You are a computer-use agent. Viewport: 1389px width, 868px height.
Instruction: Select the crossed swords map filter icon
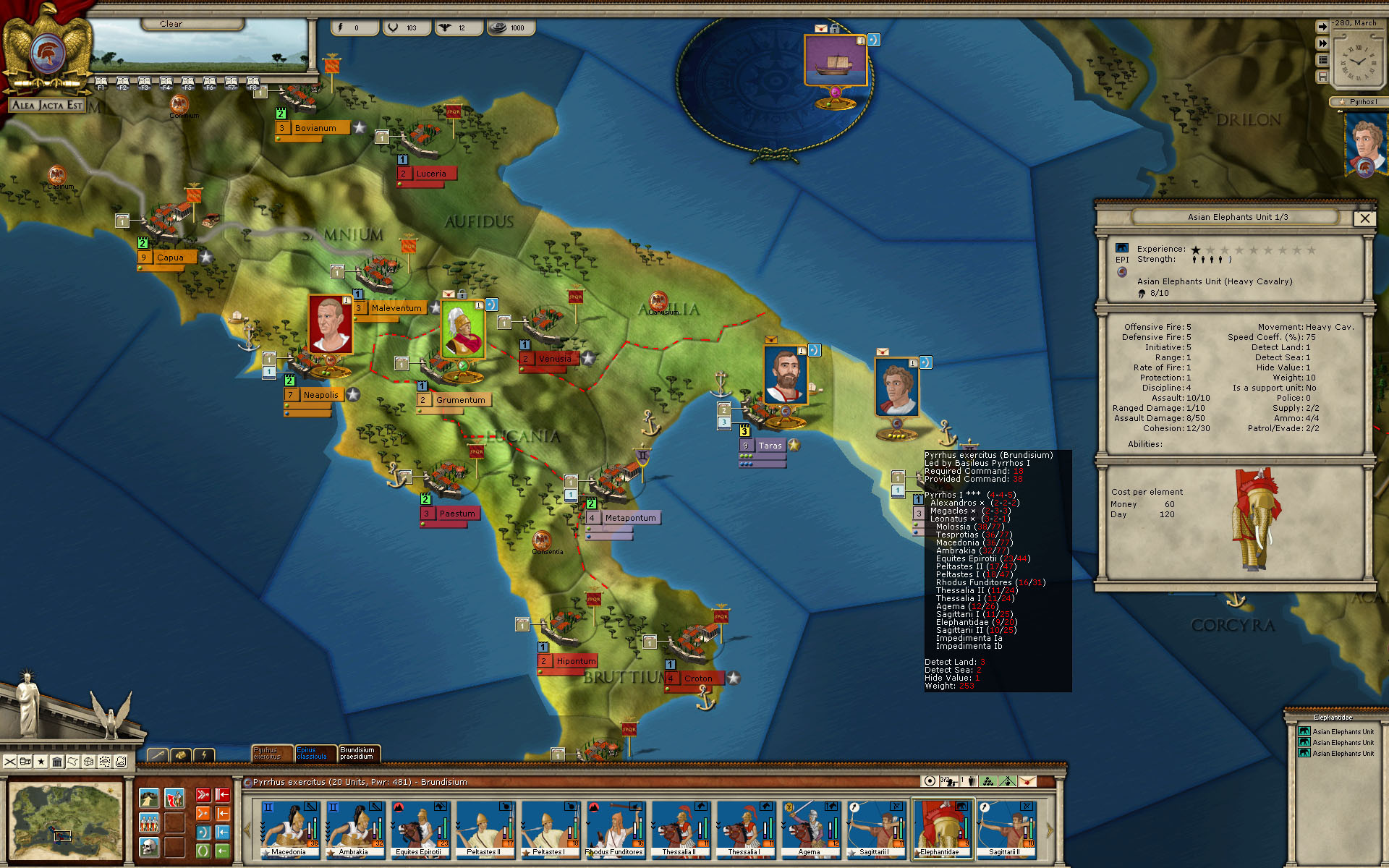(x=10, y=762)
